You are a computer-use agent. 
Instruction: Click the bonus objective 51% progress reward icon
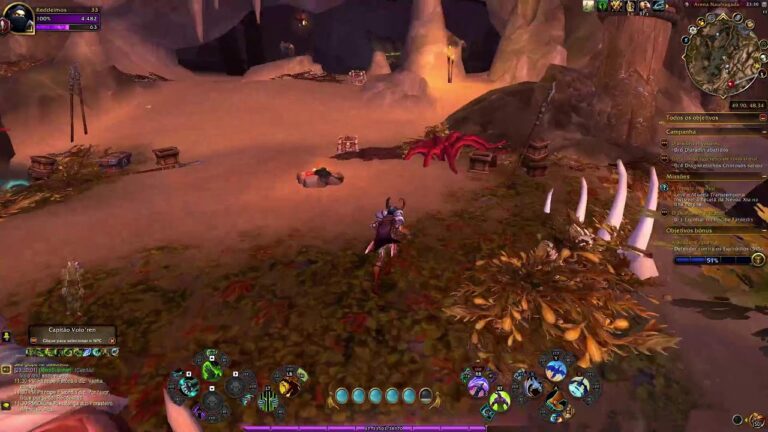[757, 259]
